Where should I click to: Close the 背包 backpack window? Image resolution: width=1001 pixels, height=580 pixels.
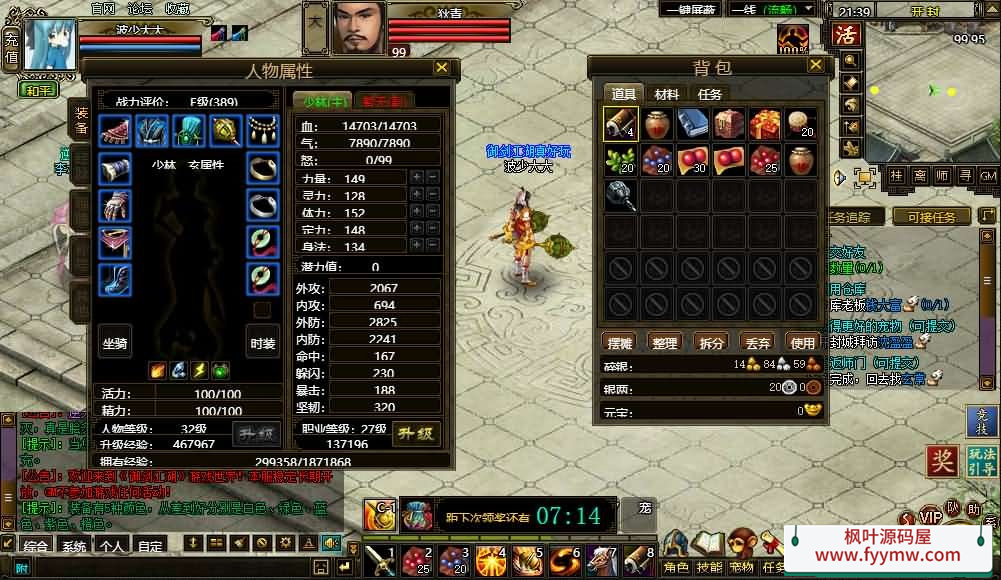click(816, 66)
